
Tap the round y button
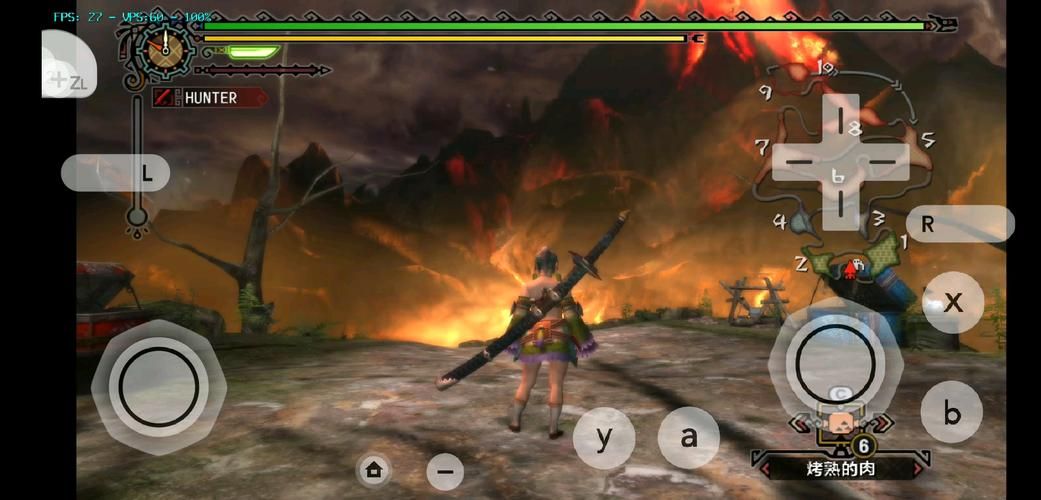(x=604, y=438)
